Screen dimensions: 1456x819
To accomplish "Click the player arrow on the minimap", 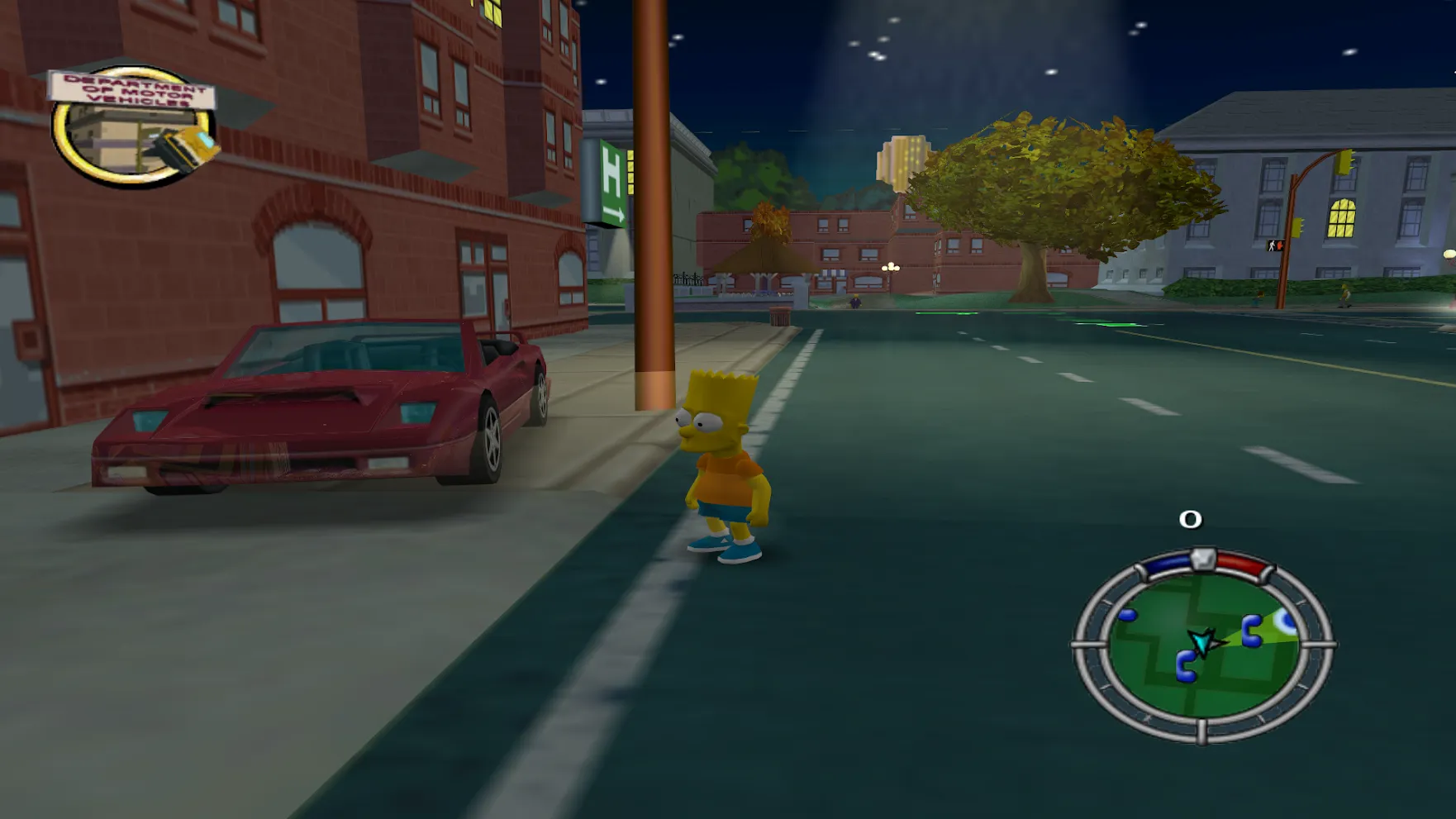I will coord(1203,642).
